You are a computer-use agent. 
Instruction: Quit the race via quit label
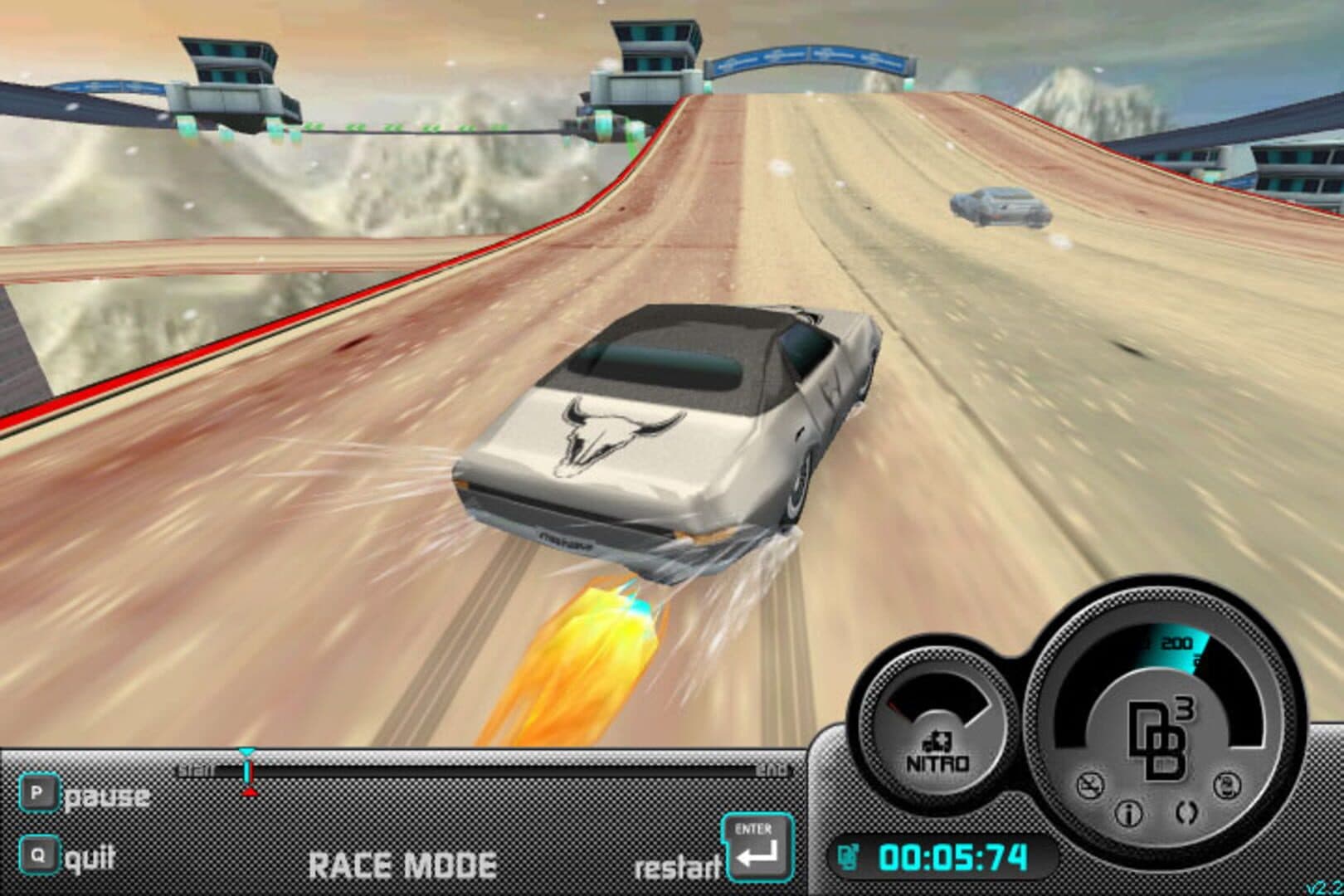click(90, 858)
